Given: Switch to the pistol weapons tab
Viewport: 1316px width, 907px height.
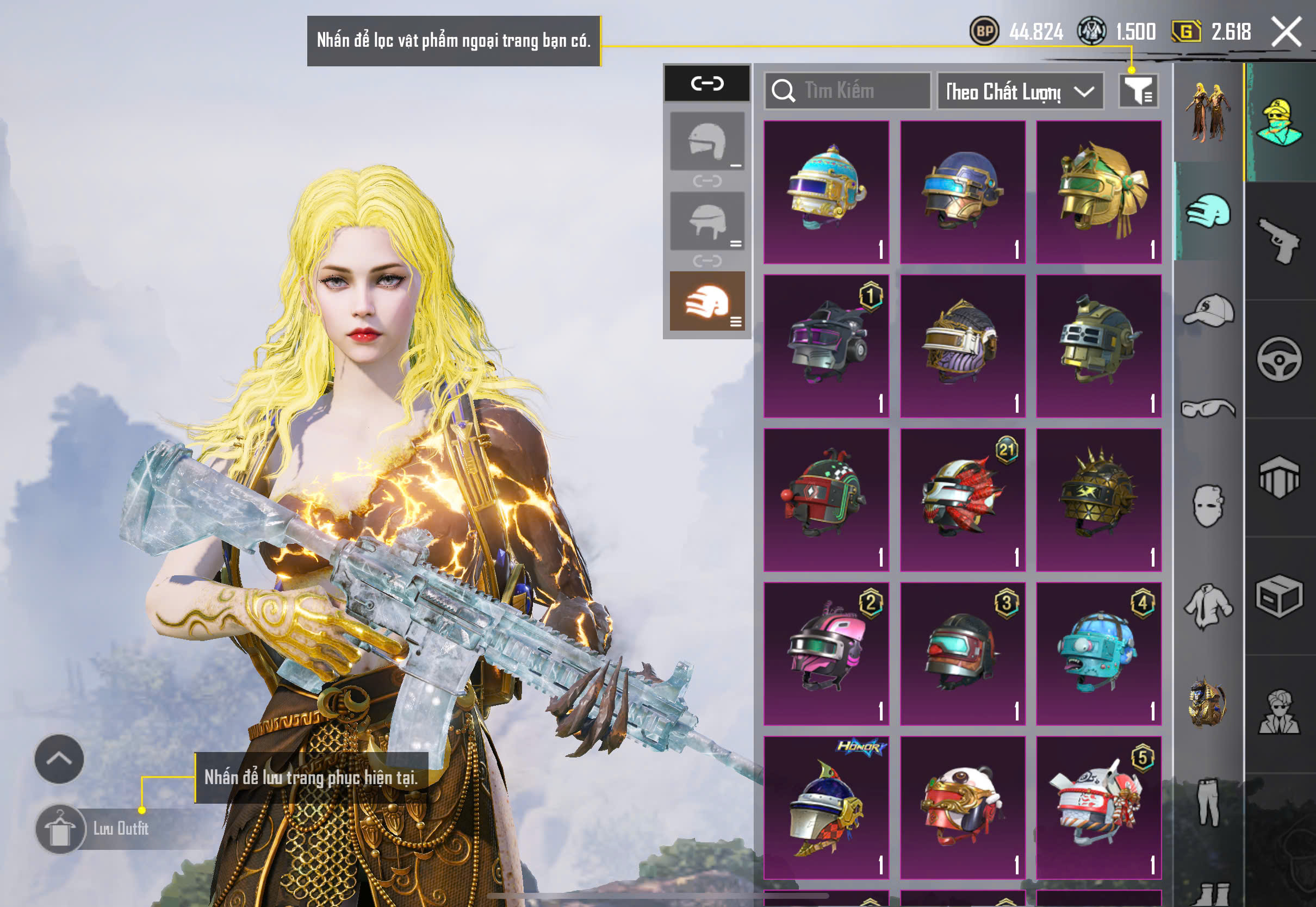Looking at the screenshot, I should point(1280,241).
